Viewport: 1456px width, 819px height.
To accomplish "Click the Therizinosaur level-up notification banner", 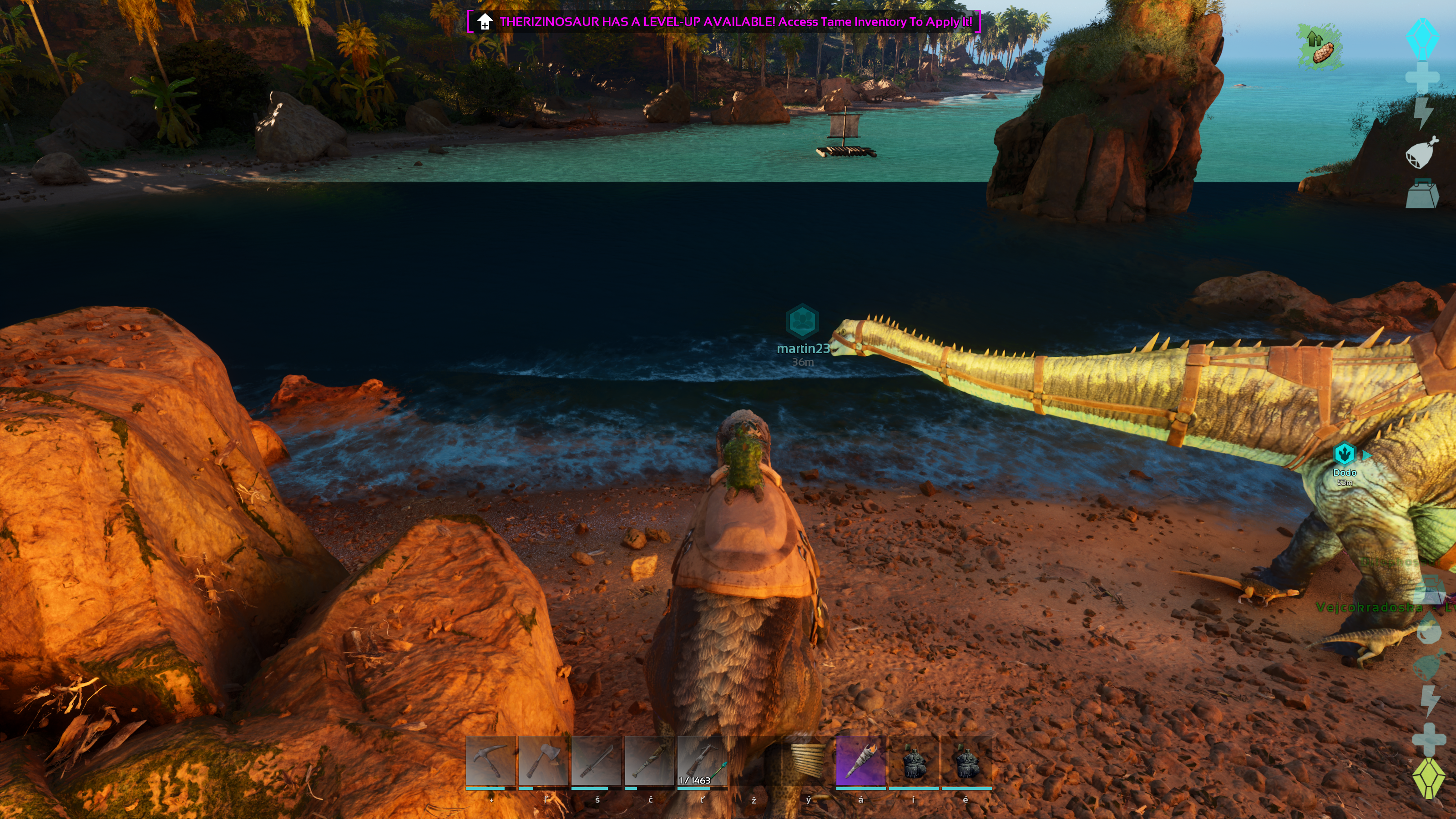I will coord(723,22).
